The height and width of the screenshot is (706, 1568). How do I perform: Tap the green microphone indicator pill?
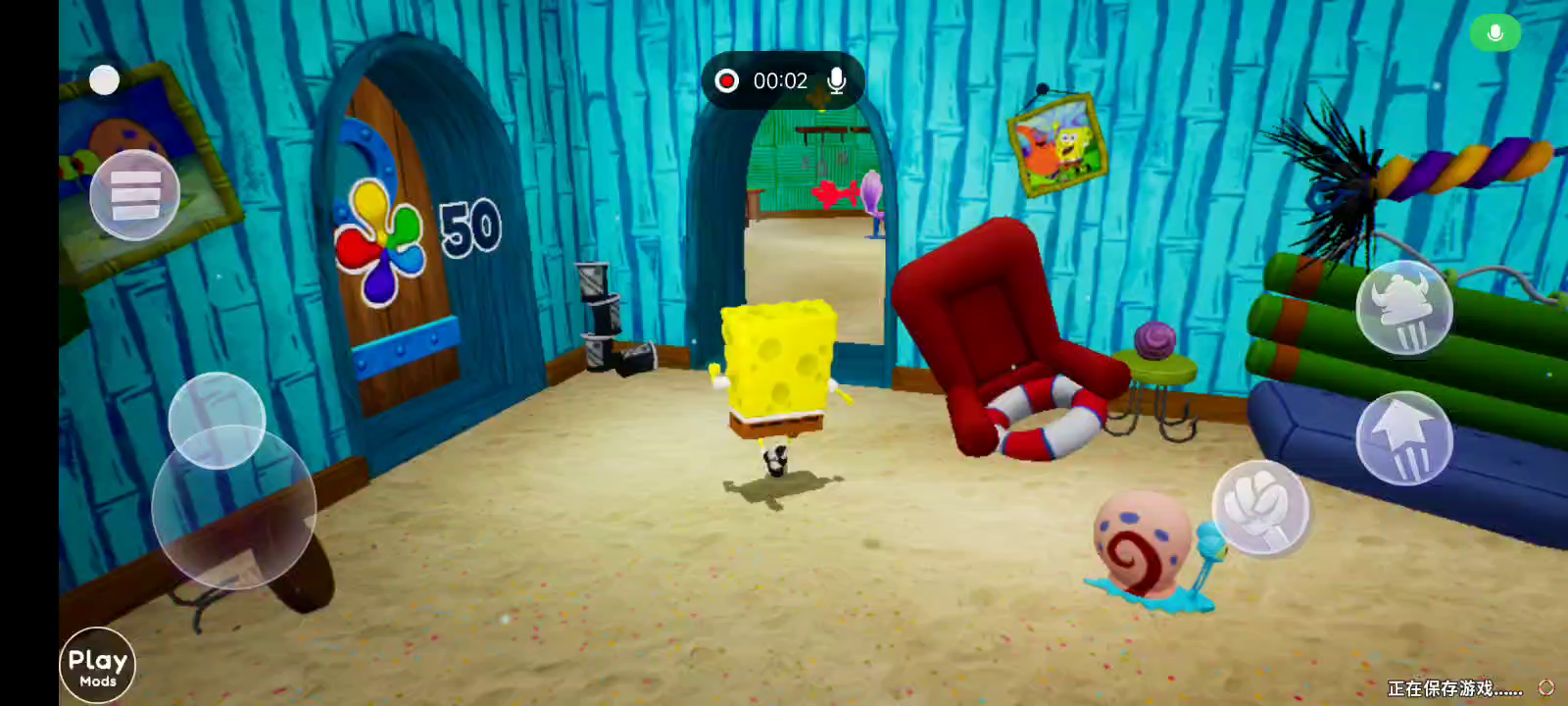1494,33
